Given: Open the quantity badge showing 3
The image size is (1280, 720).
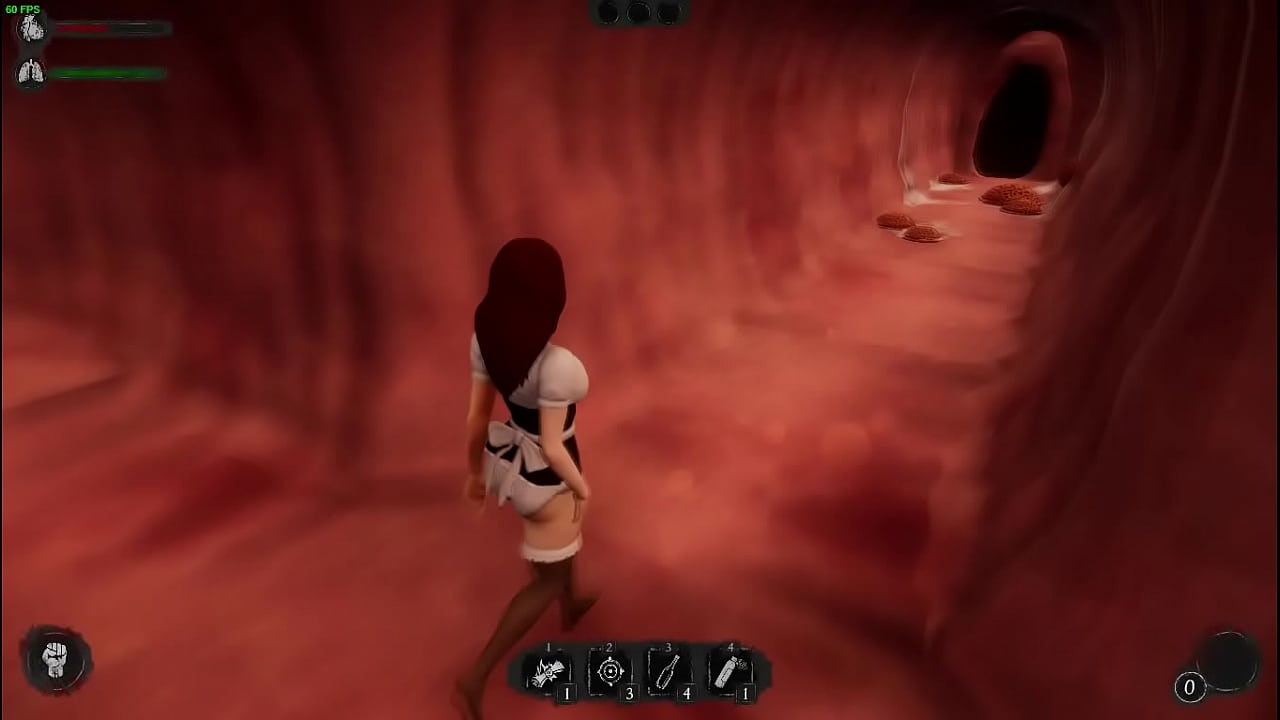Looking at the screenshot, I should [630, 691].
